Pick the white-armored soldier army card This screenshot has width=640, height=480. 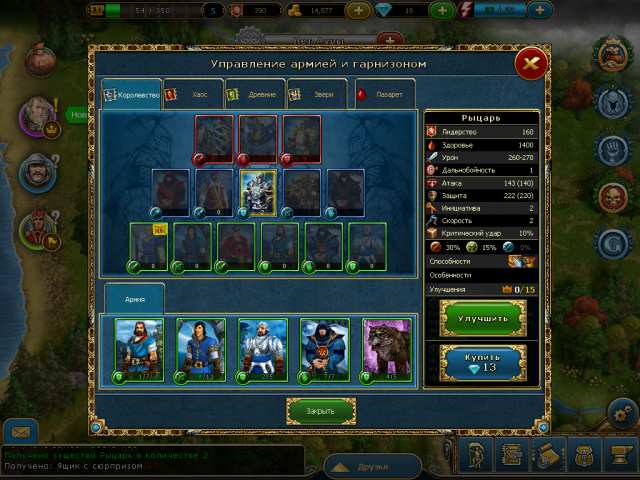pos(263,350)
